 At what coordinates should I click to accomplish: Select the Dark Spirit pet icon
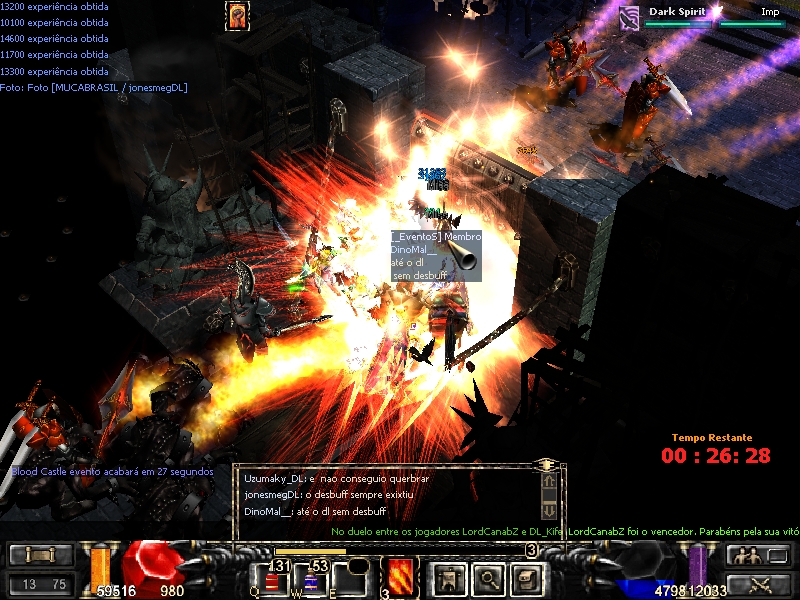(x=629, y=16)
